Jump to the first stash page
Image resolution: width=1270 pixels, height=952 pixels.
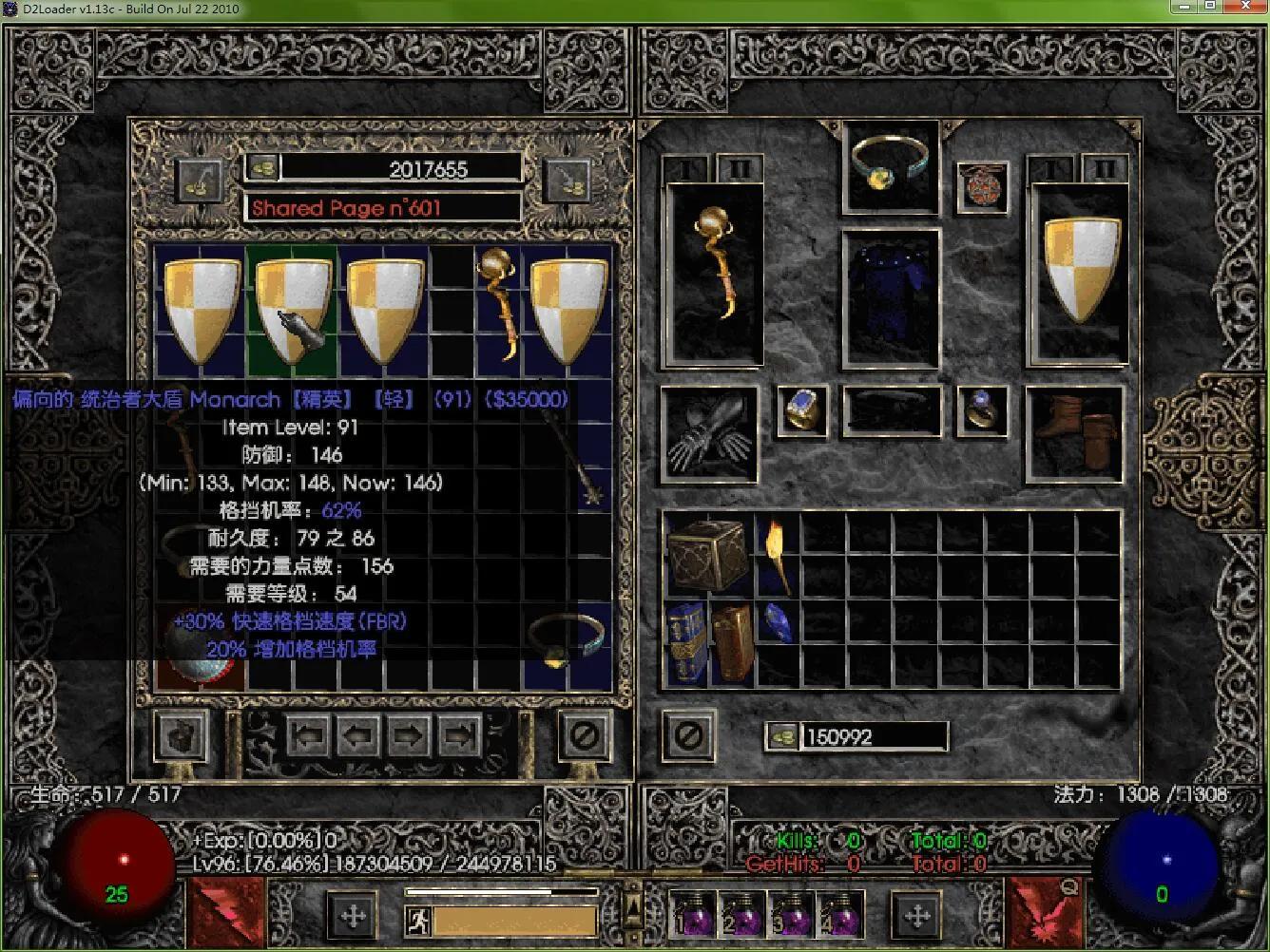308,735
